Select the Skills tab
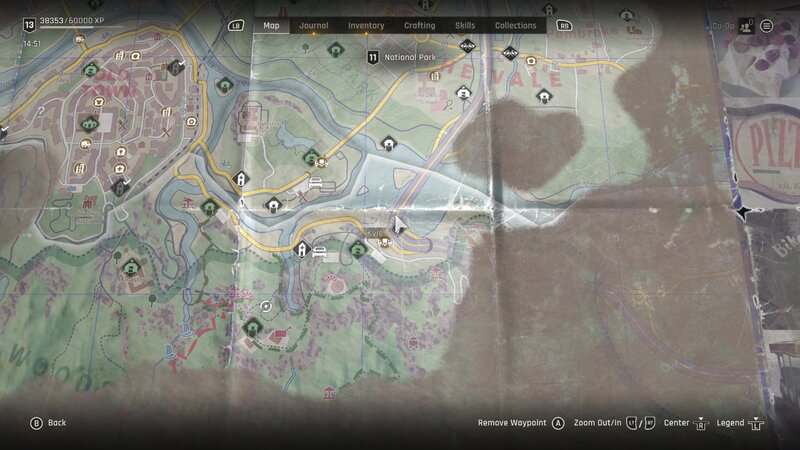Viewport: 800px width, 450px height. pyautogui.click(x=465, y=25)
